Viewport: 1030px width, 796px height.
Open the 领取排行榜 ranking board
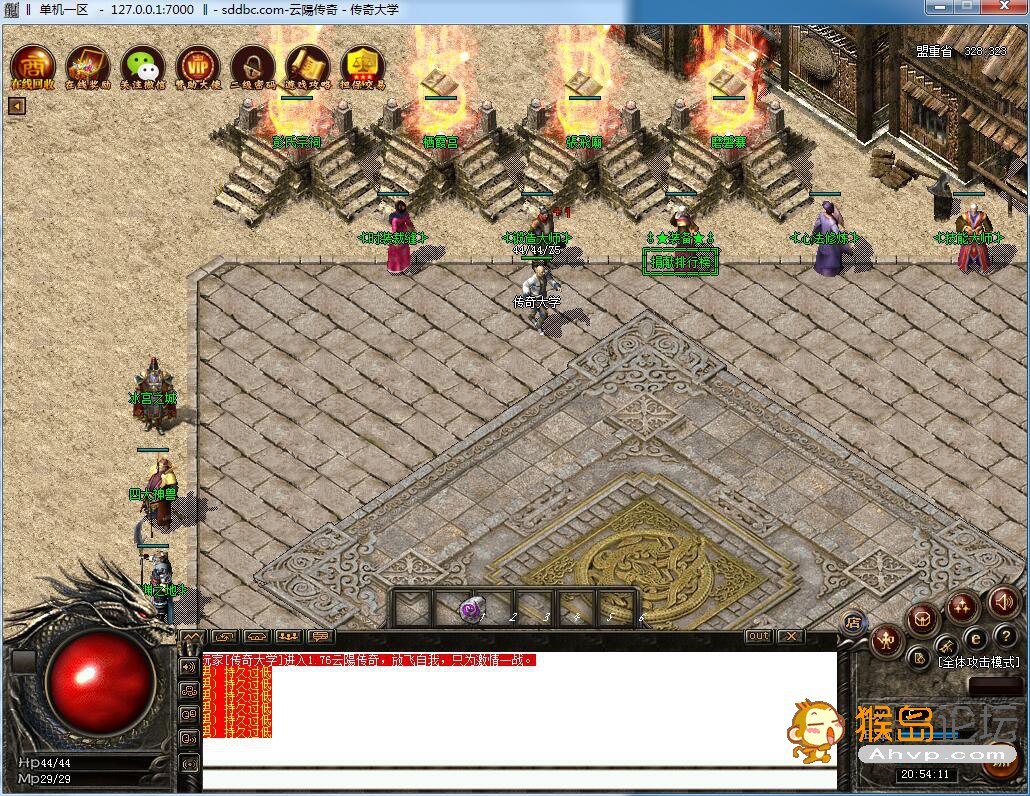tap(680, 262)
